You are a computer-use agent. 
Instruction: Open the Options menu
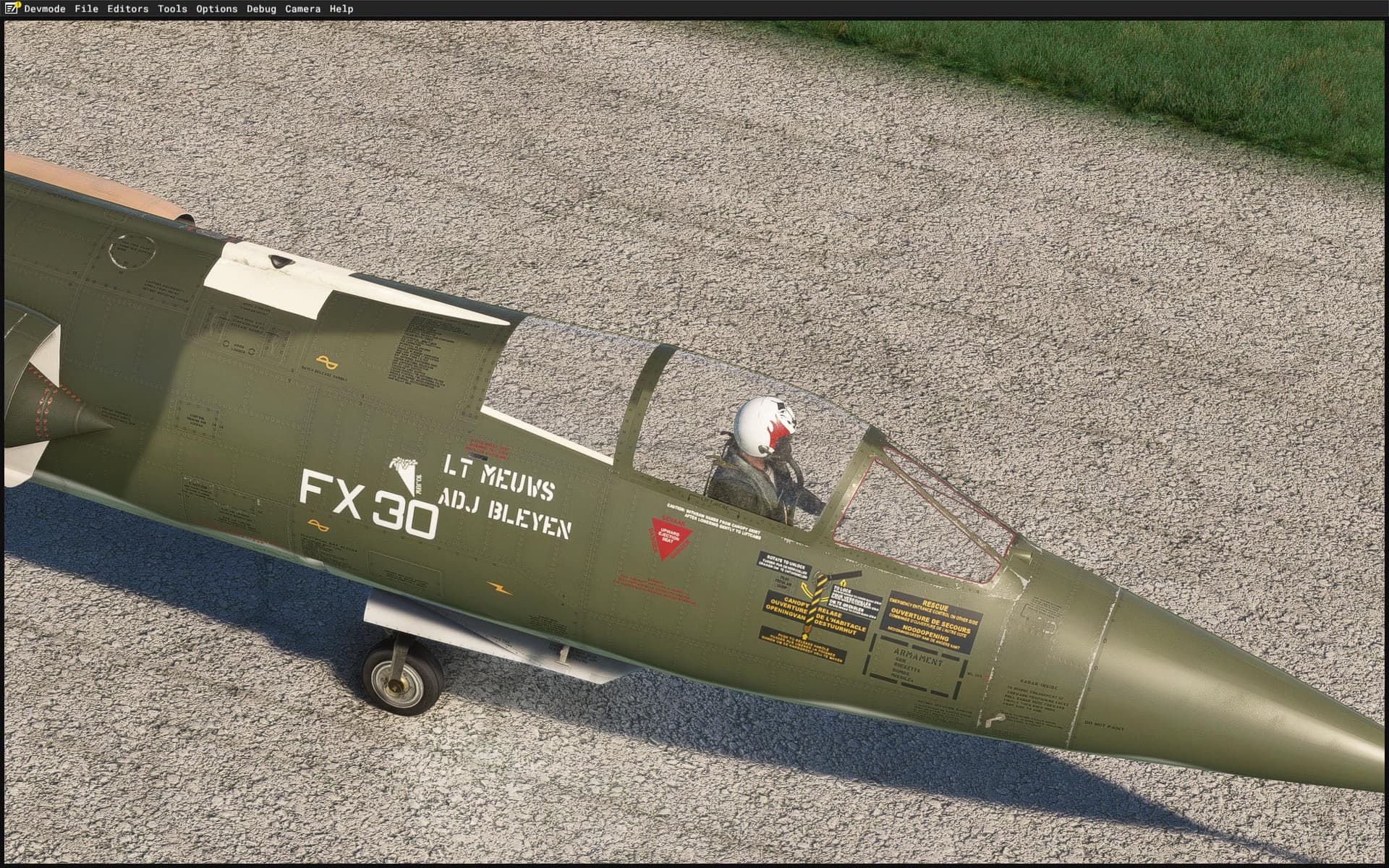(216, 9)
